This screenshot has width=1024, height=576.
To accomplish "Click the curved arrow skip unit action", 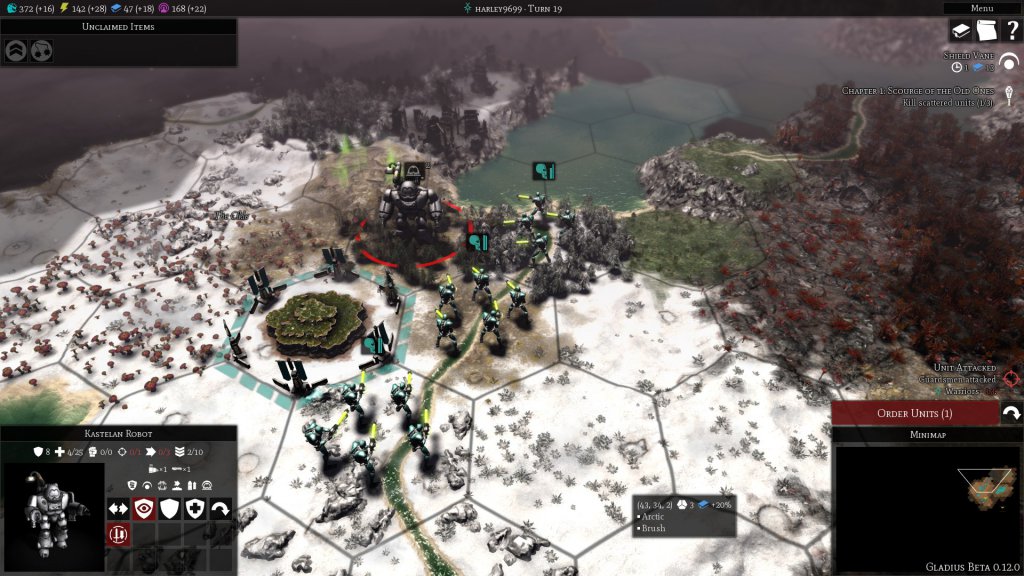I will tap(221, 509).
